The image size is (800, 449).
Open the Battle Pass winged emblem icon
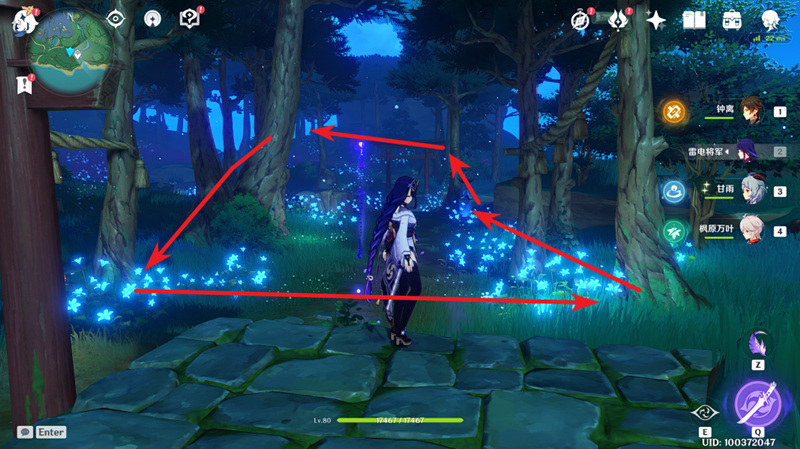coord(618,20)
